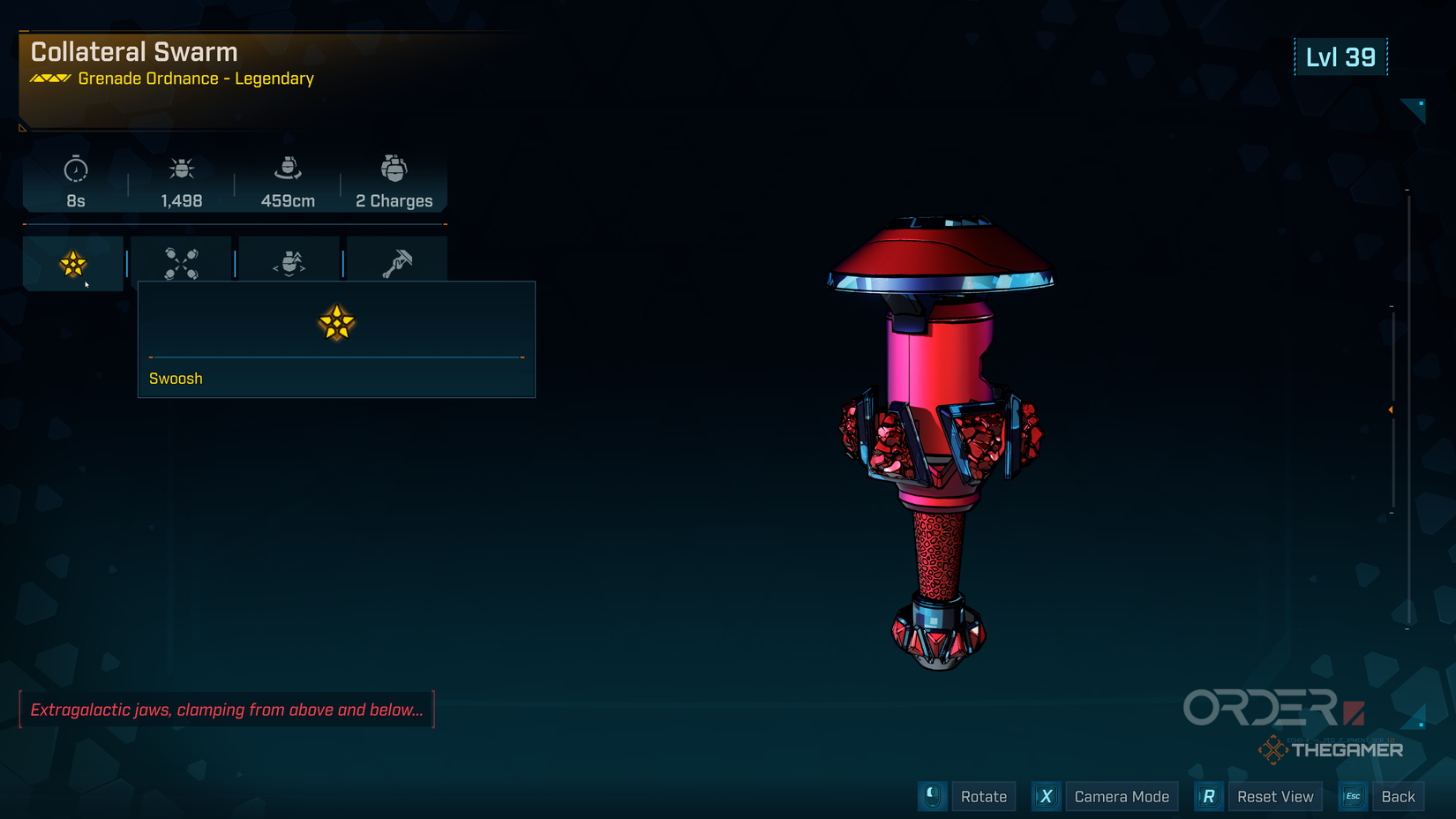Screen dimensions: 1456x819
Task: Click the X key icon for Camera Mode
Action: [1046, 796]
